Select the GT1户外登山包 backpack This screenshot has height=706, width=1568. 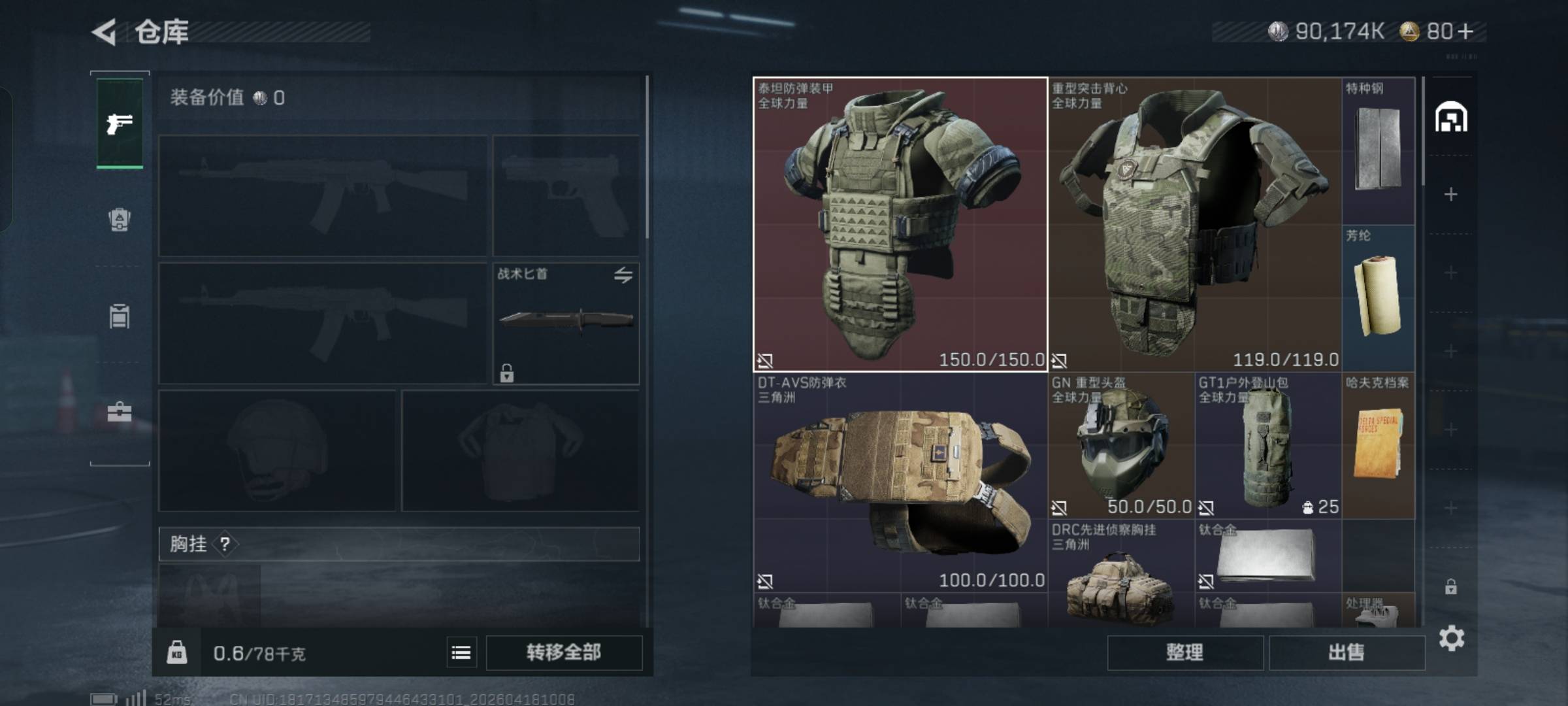pyautogui.click(x=1267, y=446)
